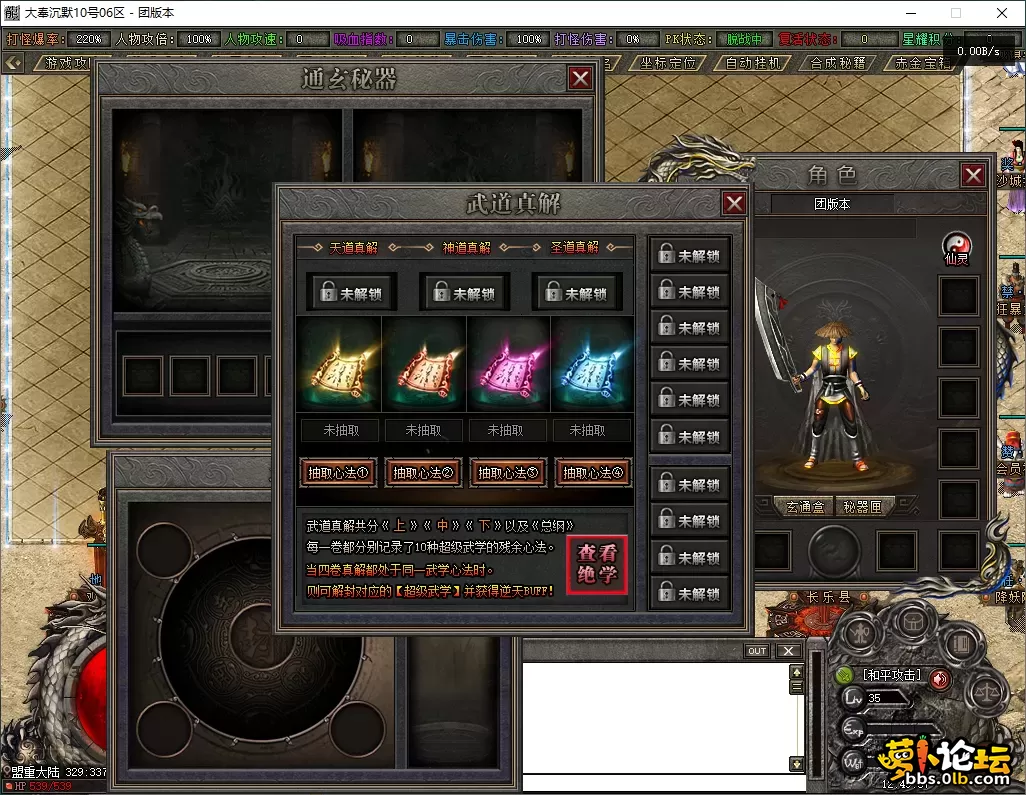Screen dimensions: 1026x795
Task: Open the 秘器匣 button
Action: pos(863,507)
